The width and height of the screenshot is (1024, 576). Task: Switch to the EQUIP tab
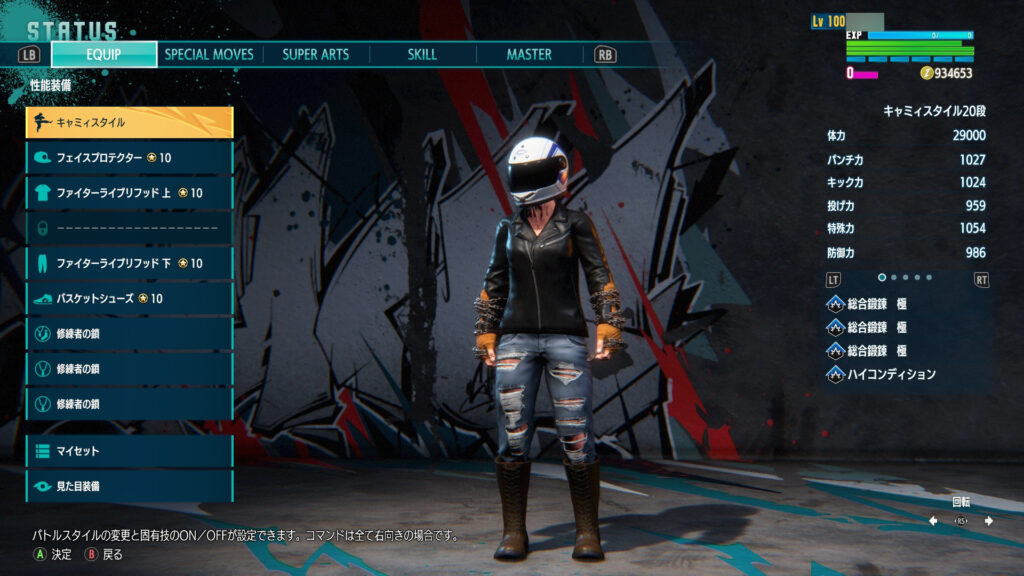pyautogui.click(x=104, y=54)
